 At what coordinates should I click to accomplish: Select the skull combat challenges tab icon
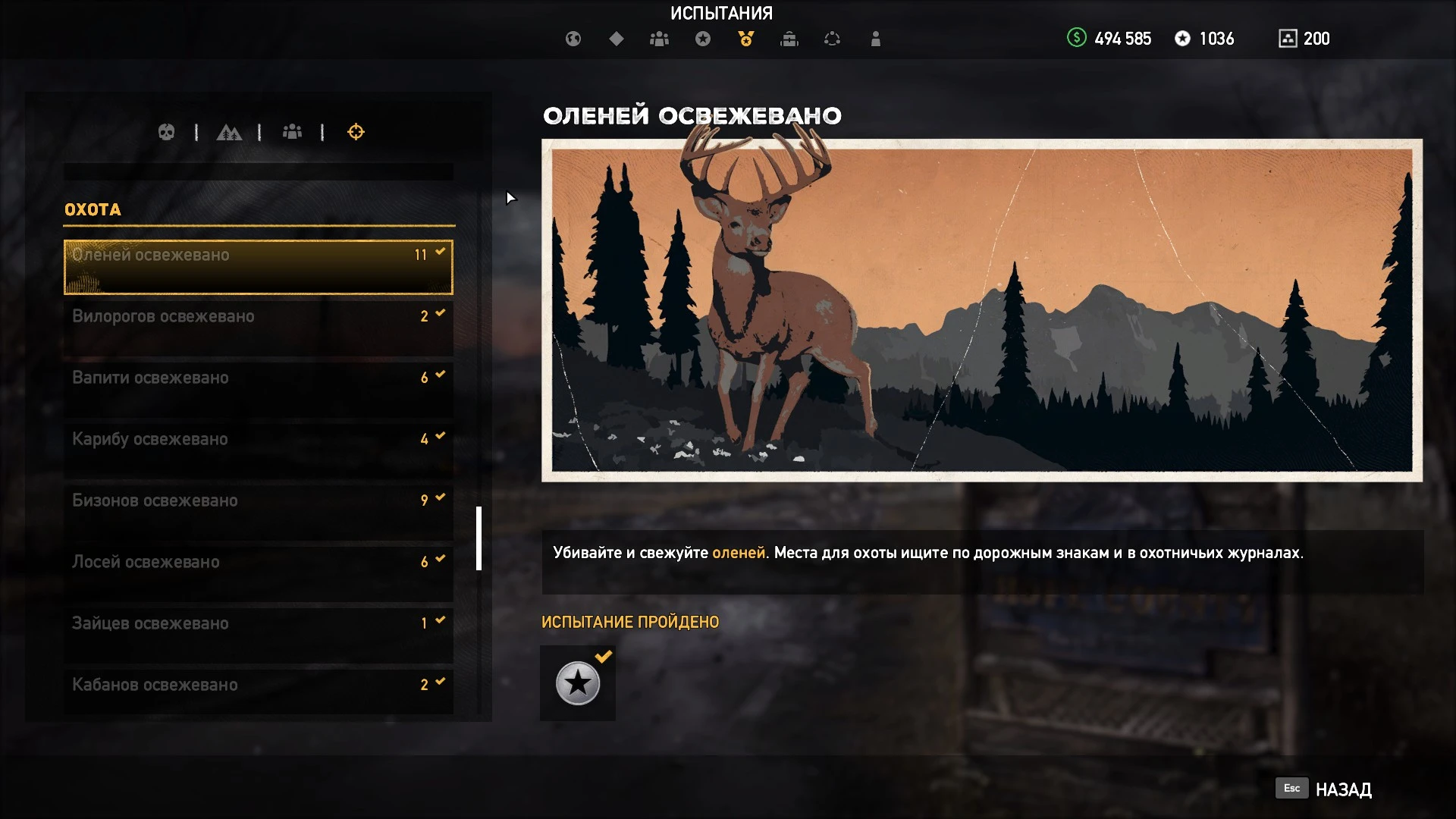[x=167, y=132]
